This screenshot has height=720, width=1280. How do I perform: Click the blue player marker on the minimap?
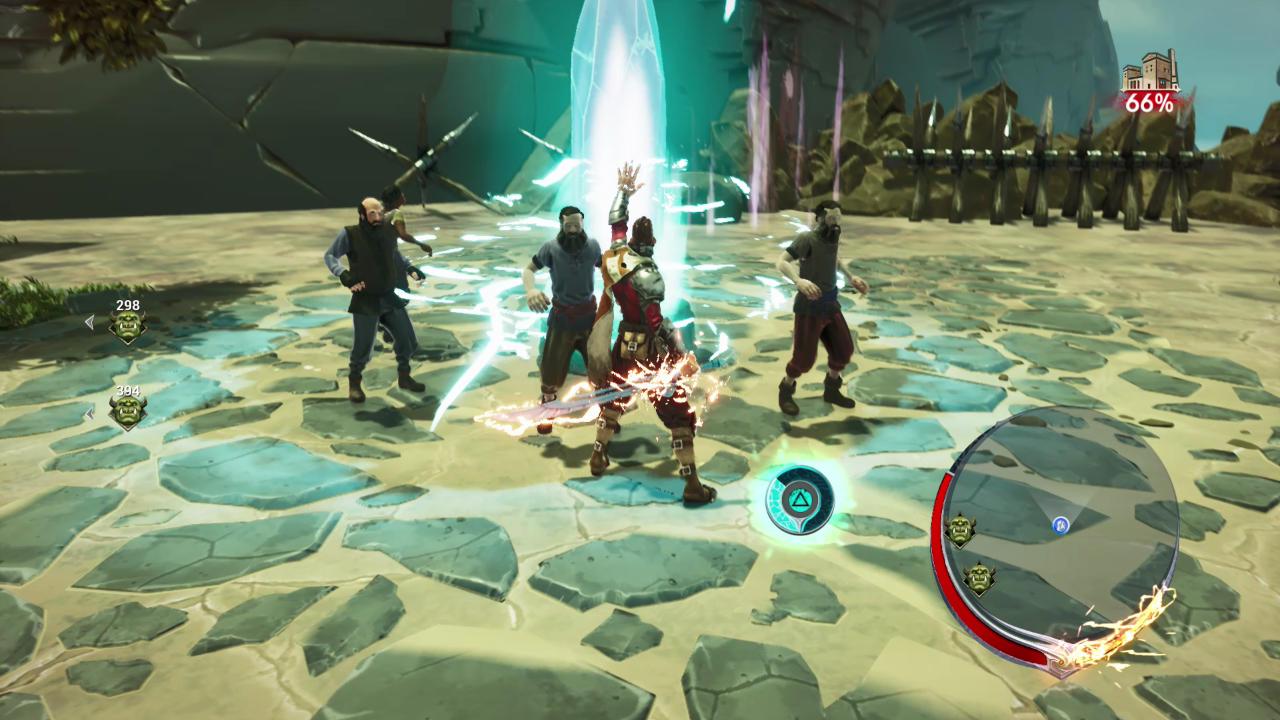(1060, 524)
